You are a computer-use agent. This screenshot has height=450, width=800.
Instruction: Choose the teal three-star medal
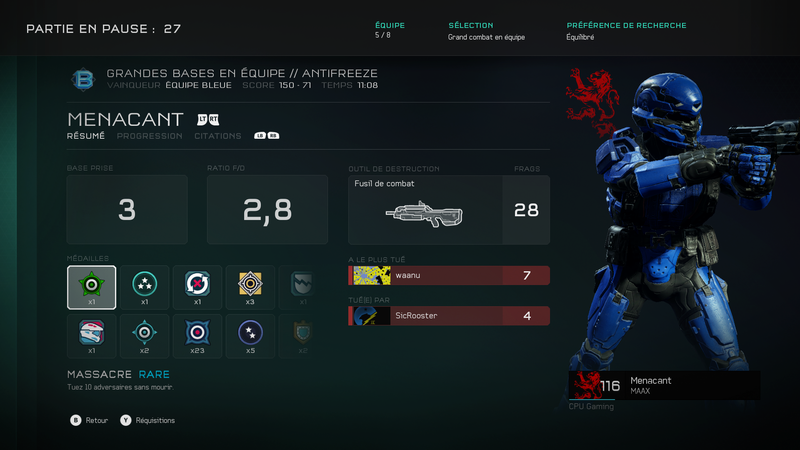click(x=144, y=287)
